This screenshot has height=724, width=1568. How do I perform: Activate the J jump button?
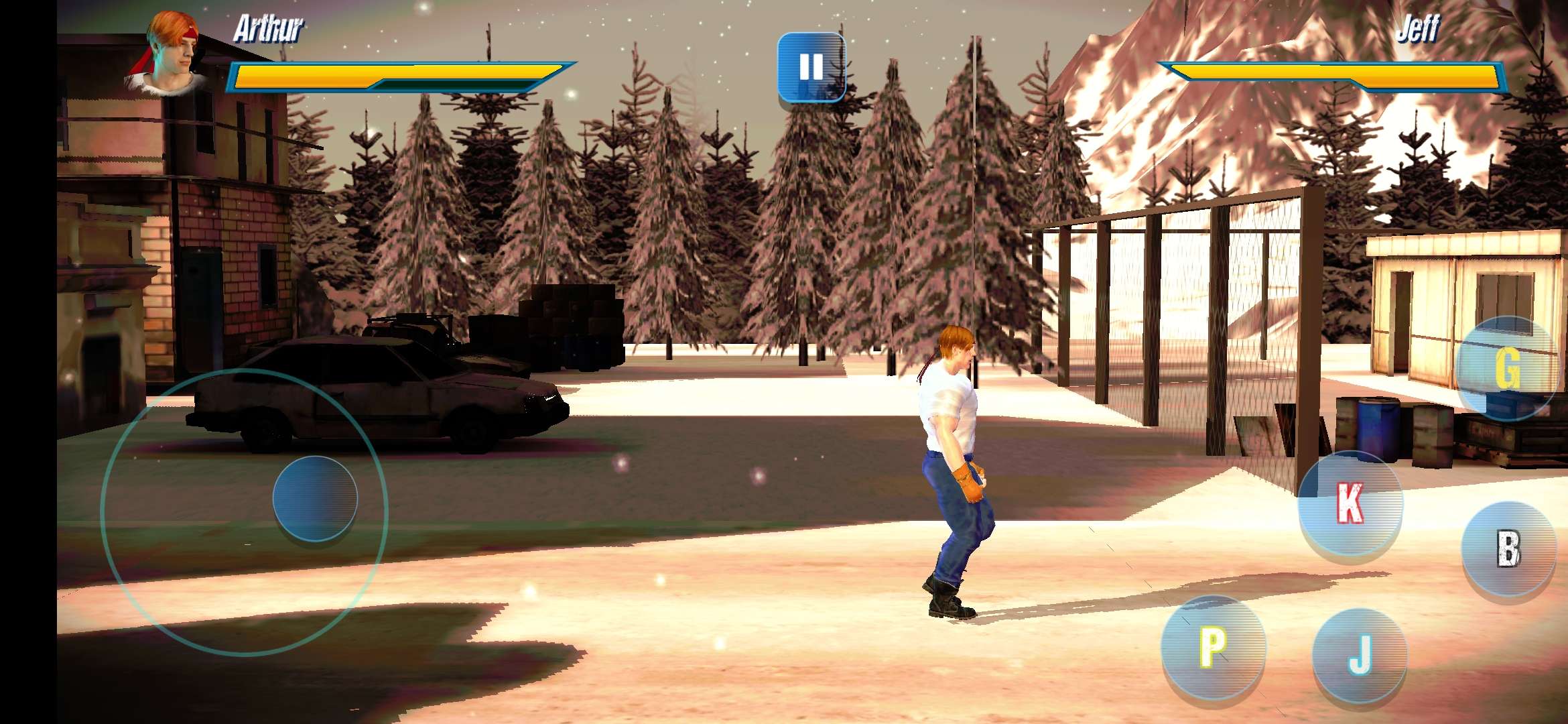1360,655
